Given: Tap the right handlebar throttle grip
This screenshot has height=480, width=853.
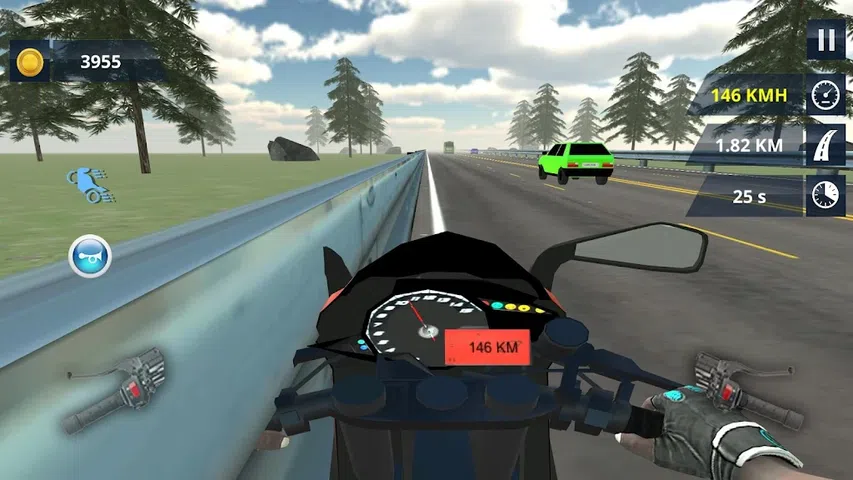Looking at the screenshot, I should click(x=744, y=388).
